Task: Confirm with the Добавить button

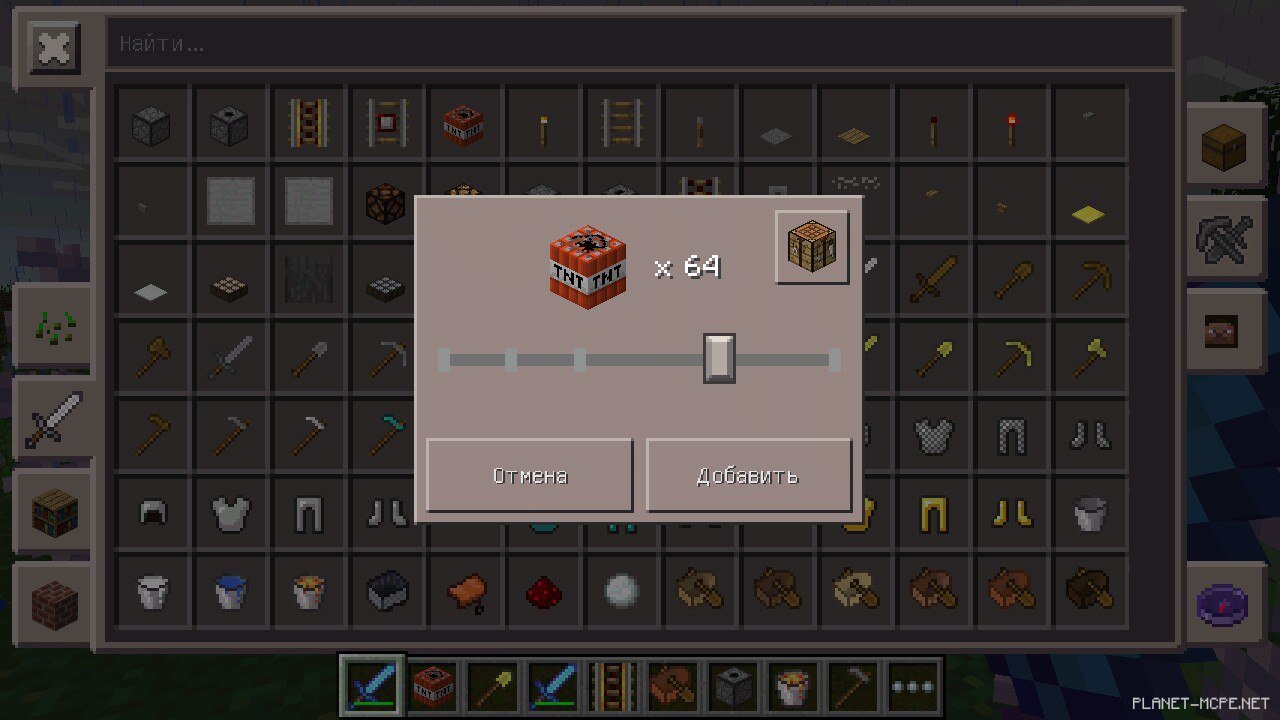Action: click(748, 475)
